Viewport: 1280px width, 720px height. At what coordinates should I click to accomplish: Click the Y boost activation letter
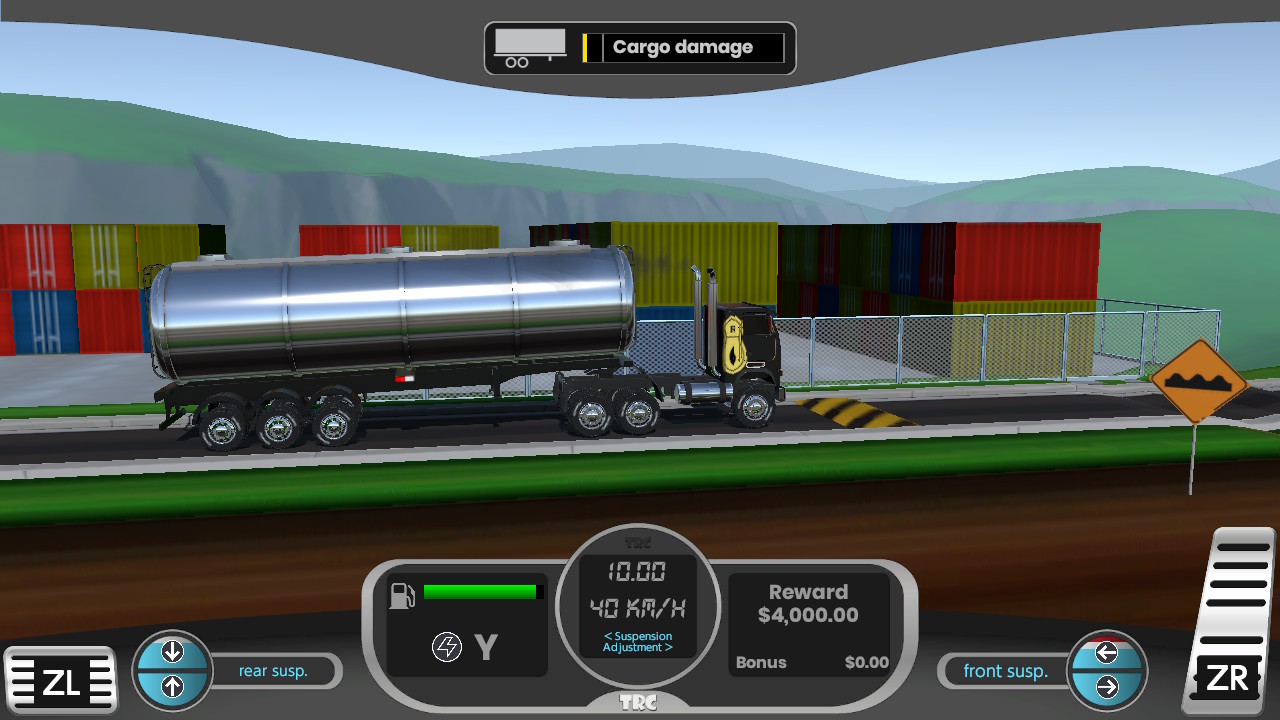pyautogui.click(x=486, y=646)
